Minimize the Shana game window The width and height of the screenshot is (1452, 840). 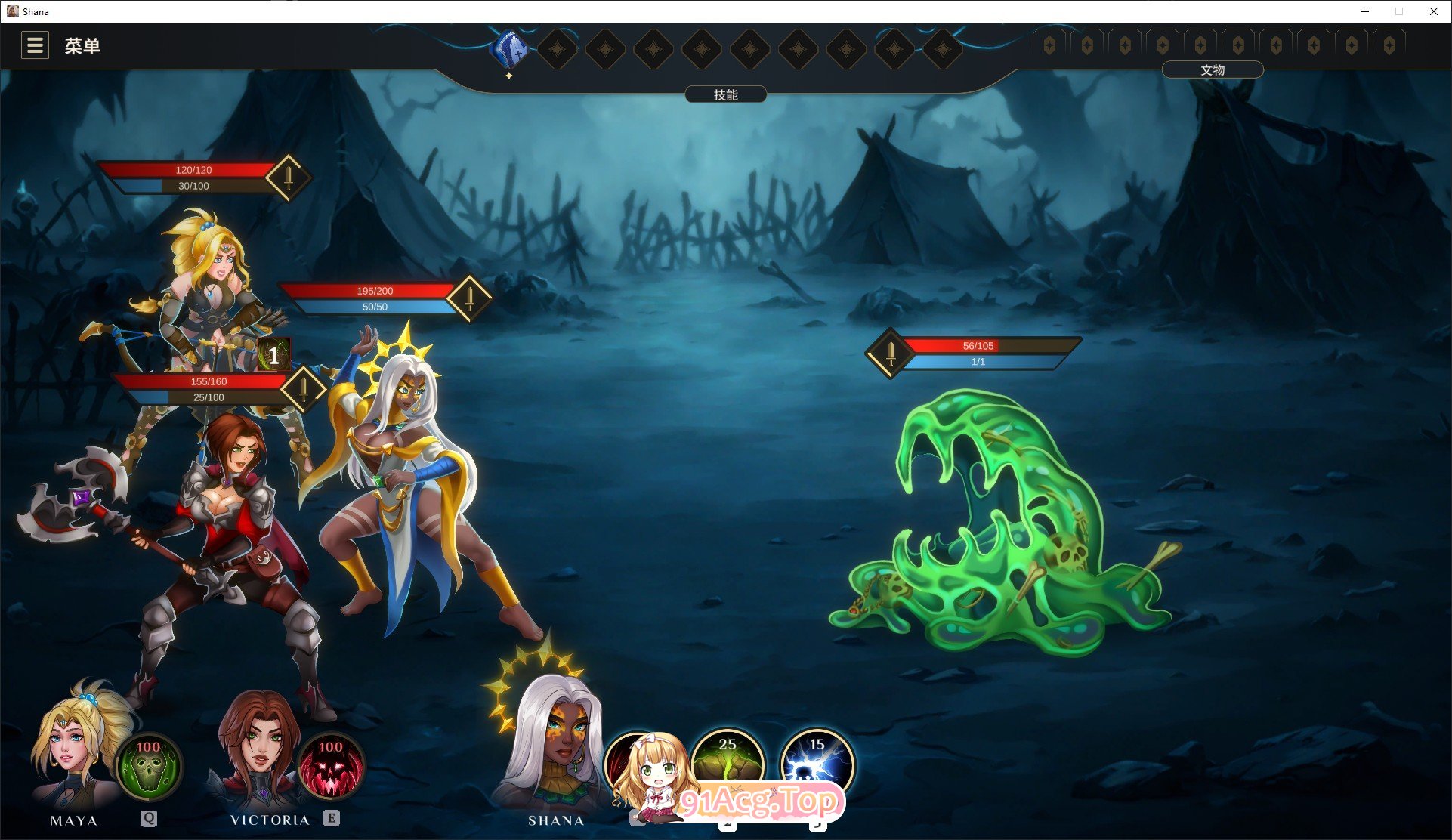tap(1365, 11)
